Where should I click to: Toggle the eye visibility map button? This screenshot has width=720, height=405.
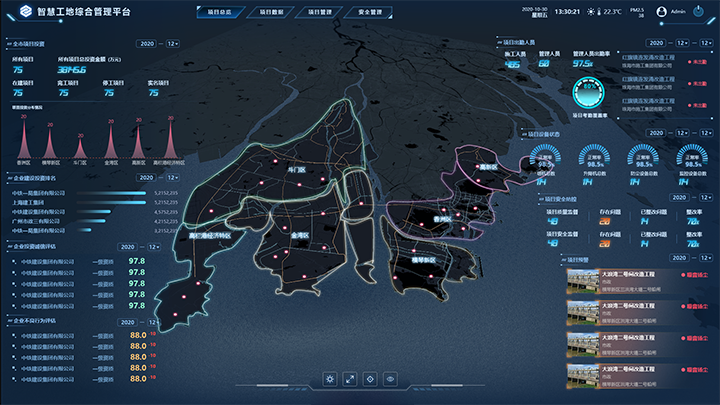click(x=391, y=379)
